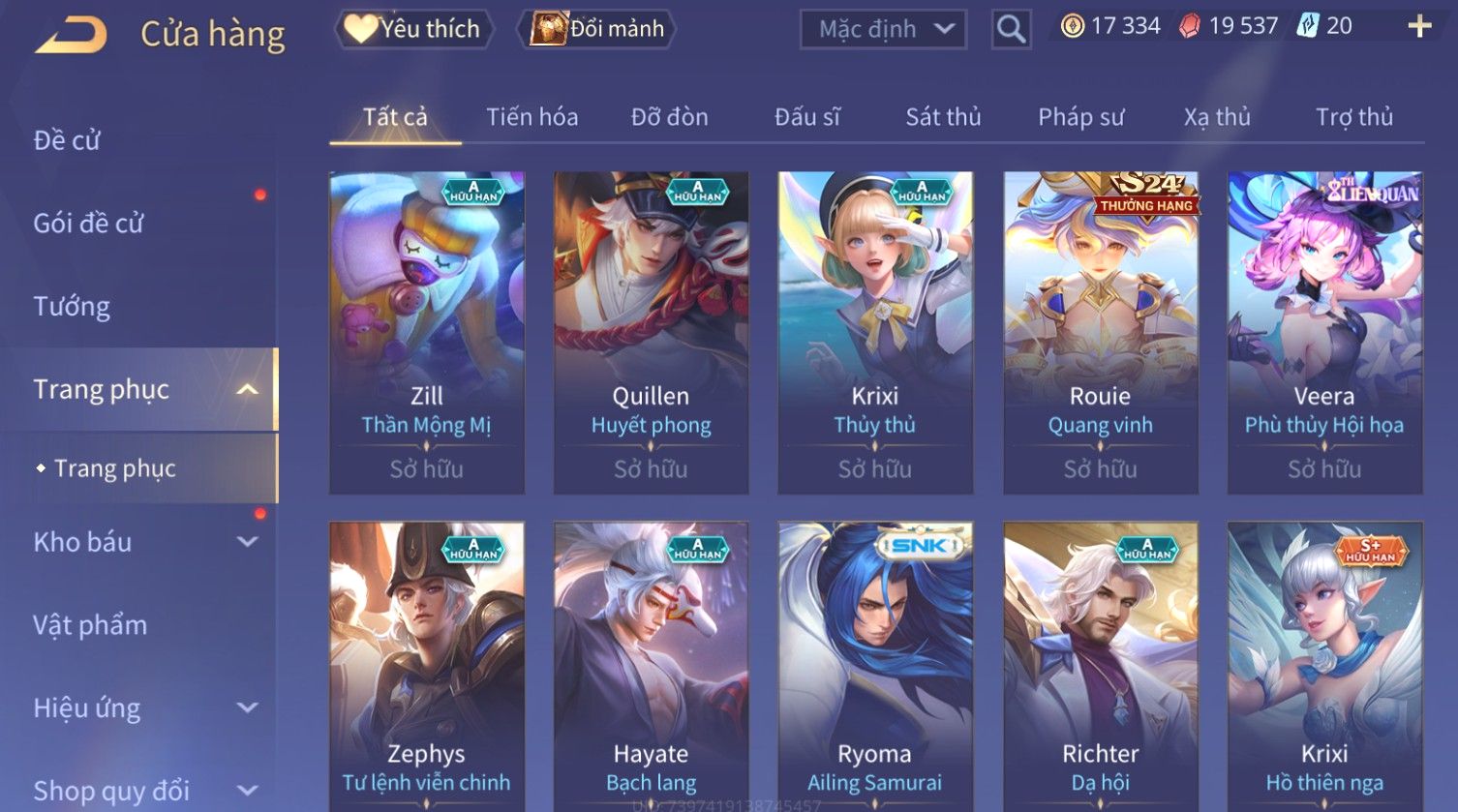
Task: Show the Sát thủ category
Action: (x=943, y=117)
